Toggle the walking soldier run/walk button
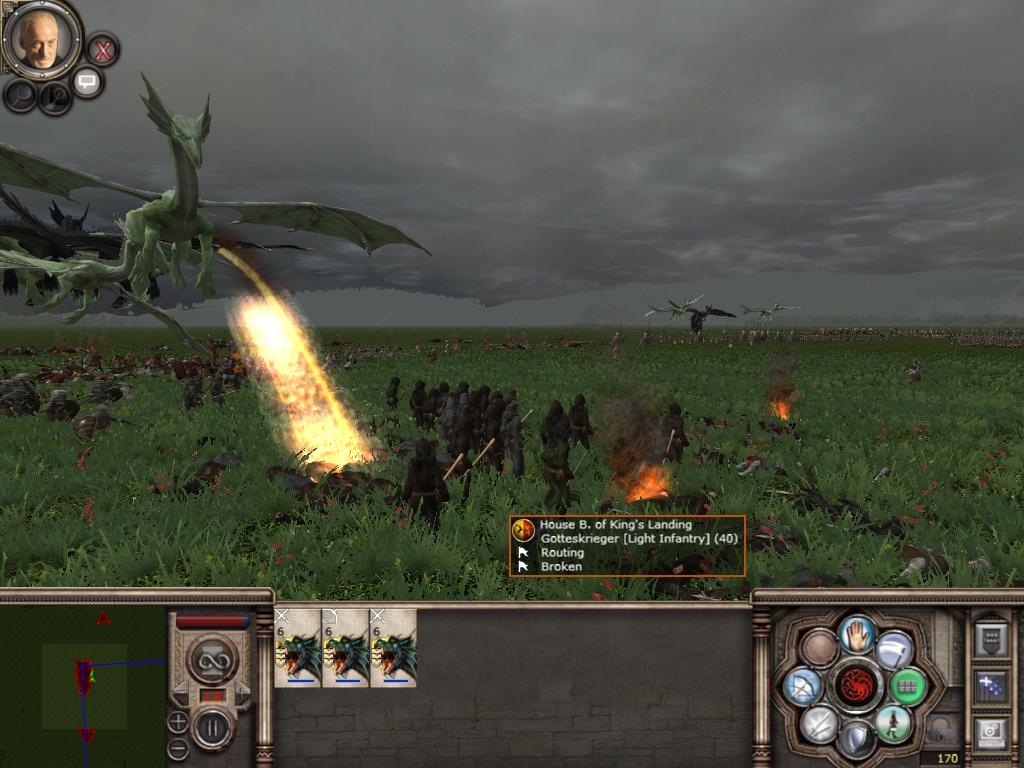This screenshot has height=768, width=1024. [x=893, y=724]
